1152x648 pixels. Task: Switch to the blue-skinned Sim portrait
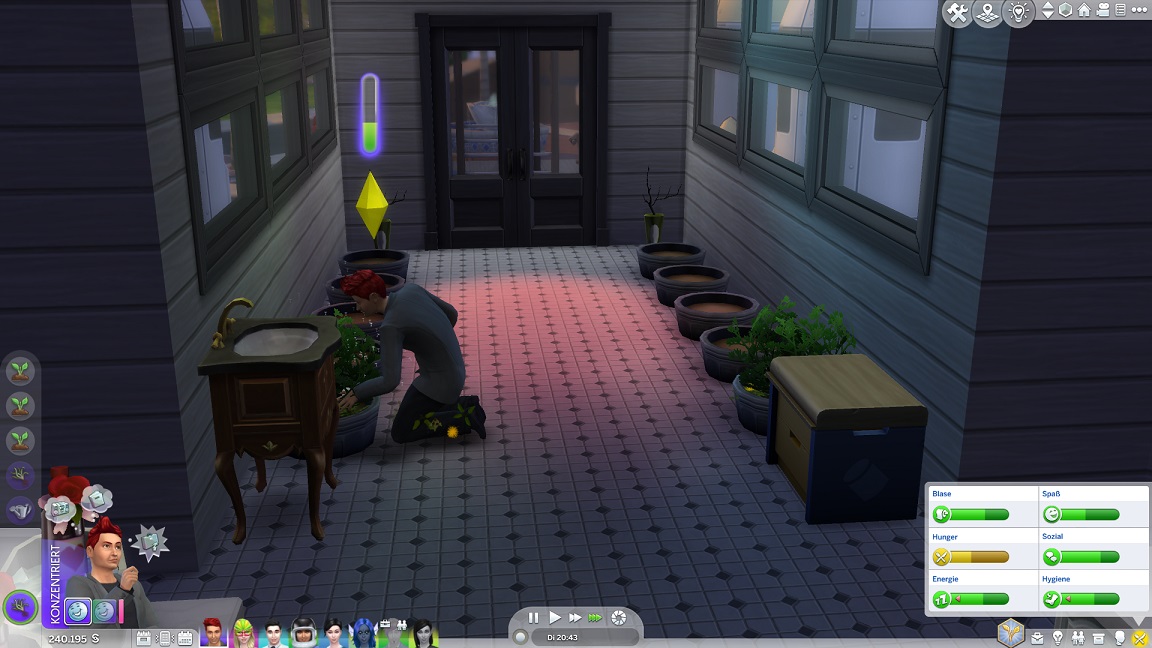click(363, 632)
